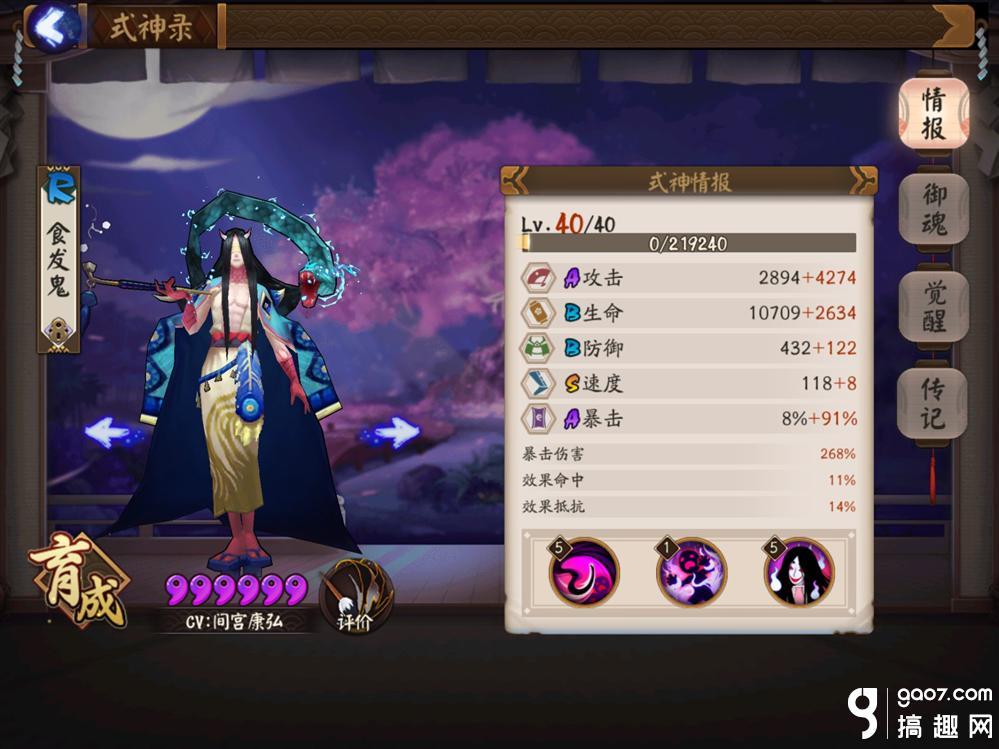The width and height of the screenshot is (999, 749).
Task: View previous shikigami with left arrow
Action: tap(107, 432)
